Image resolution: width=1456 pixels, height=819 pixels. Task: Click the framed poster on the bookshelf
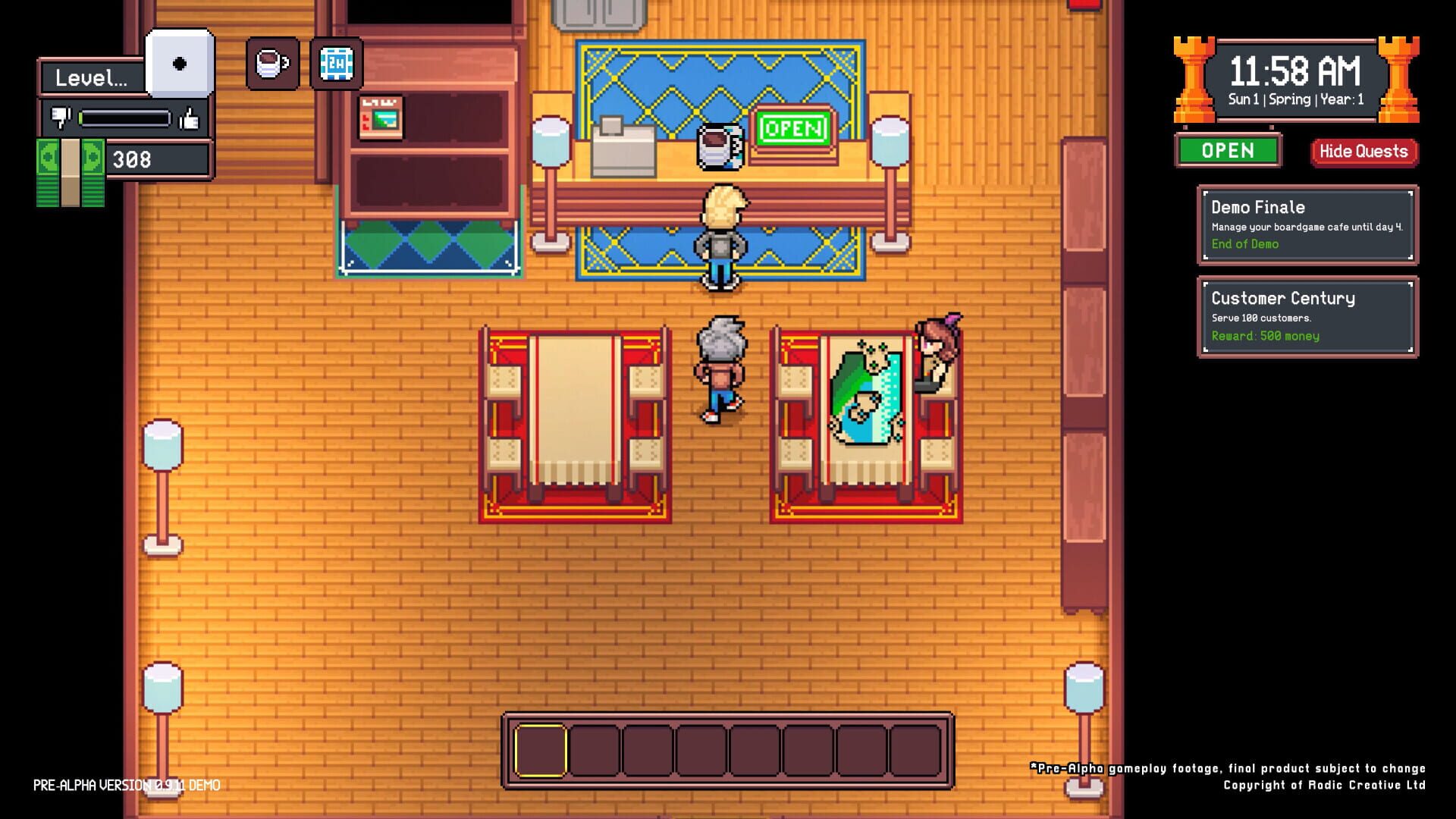381,116
